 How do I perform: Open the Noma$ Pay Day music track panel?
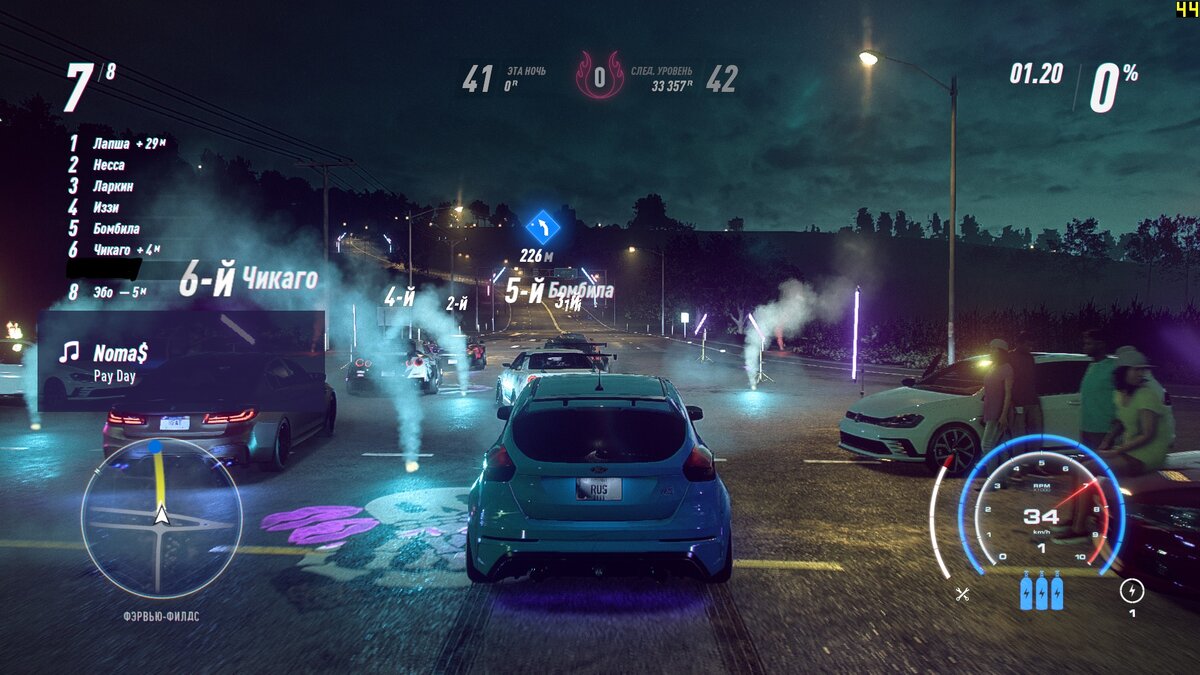[120, 361]
